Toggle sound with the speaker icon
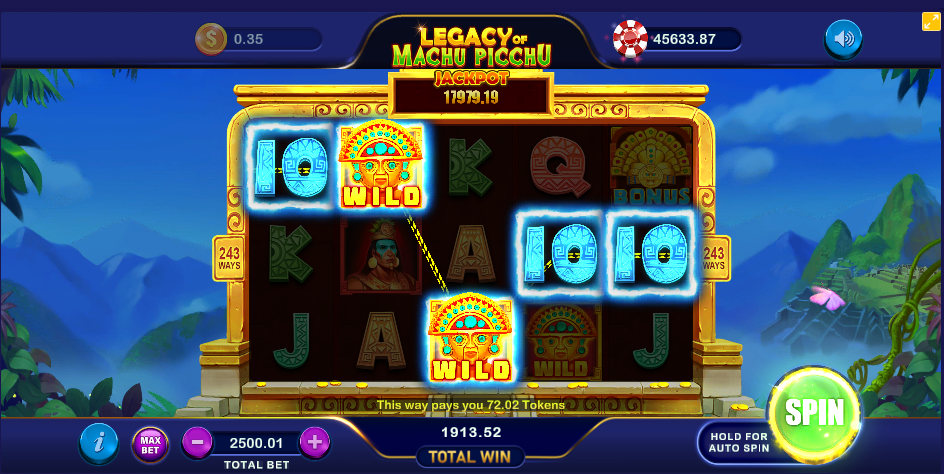944x474 pixels. [843, 39]
